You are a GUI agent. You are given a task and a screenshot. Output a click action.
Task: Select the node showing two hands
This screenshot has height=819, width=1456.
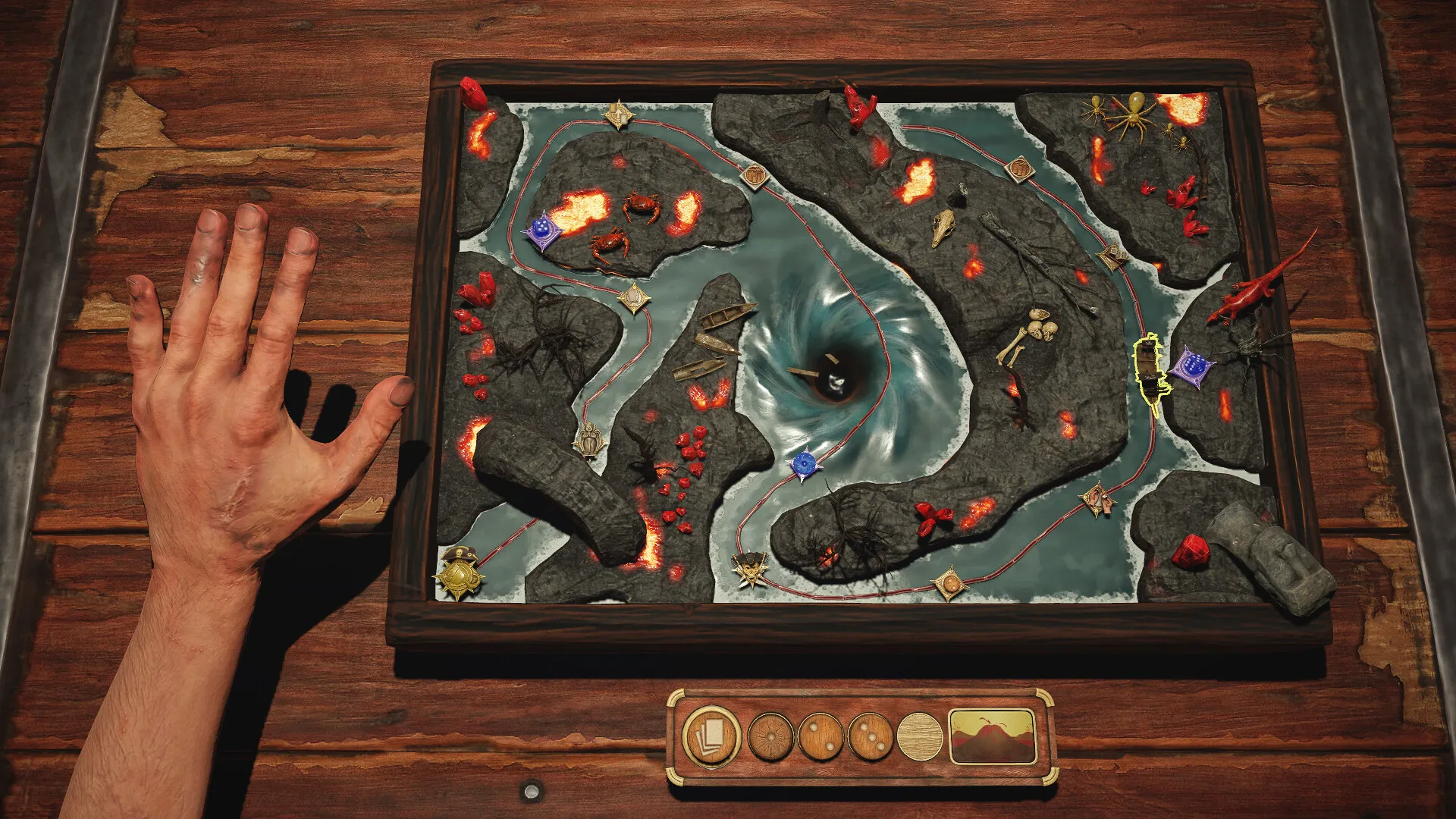(x=1097, y=499)
